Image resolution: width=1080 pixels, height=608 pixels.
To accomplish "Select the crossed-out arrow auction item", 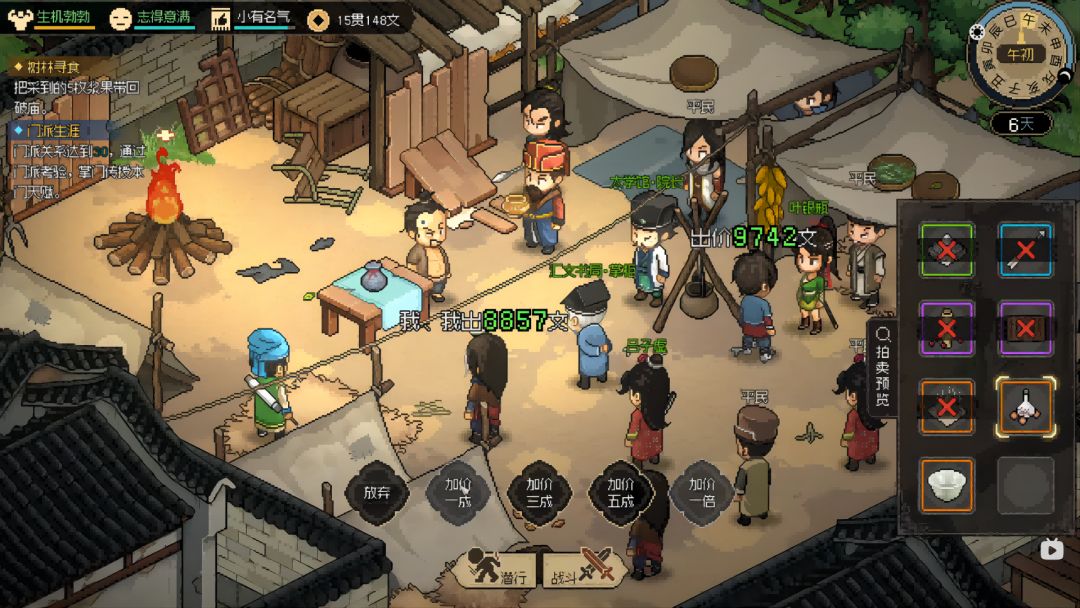I will pyautogui.click(x=1025, y=250).
